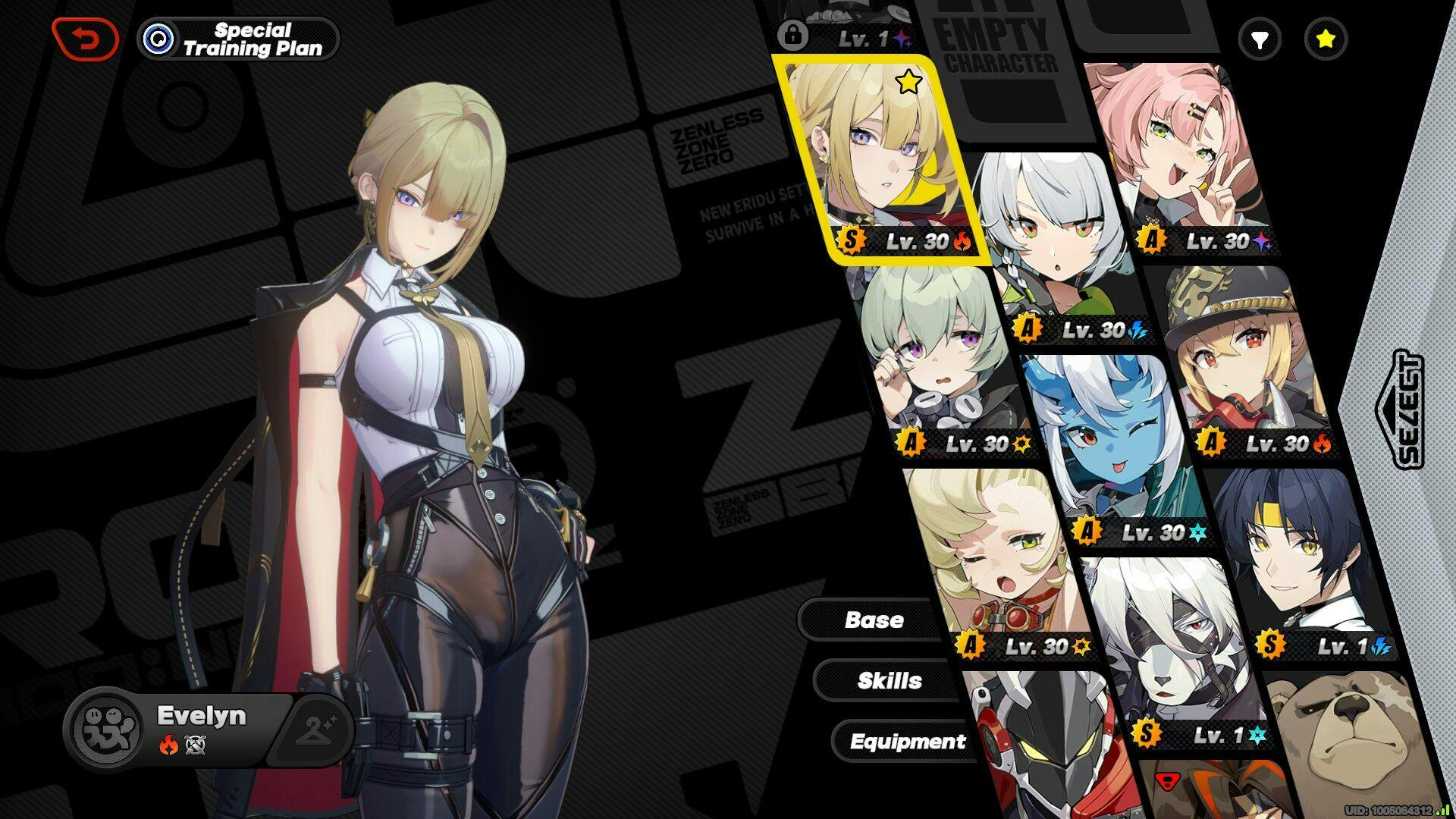1456x819 pixels.
Task: Click the red back arrow button
Action: 85,39
